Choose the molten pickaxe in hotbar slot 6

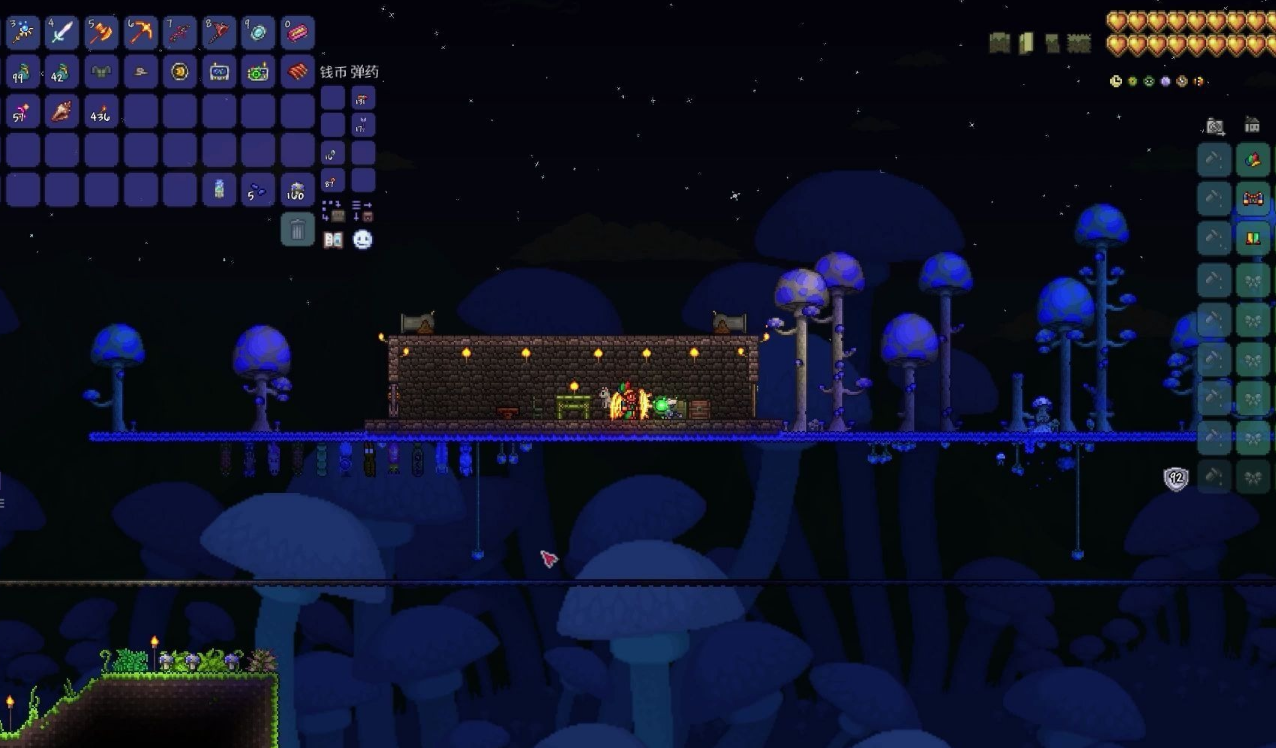141,33
